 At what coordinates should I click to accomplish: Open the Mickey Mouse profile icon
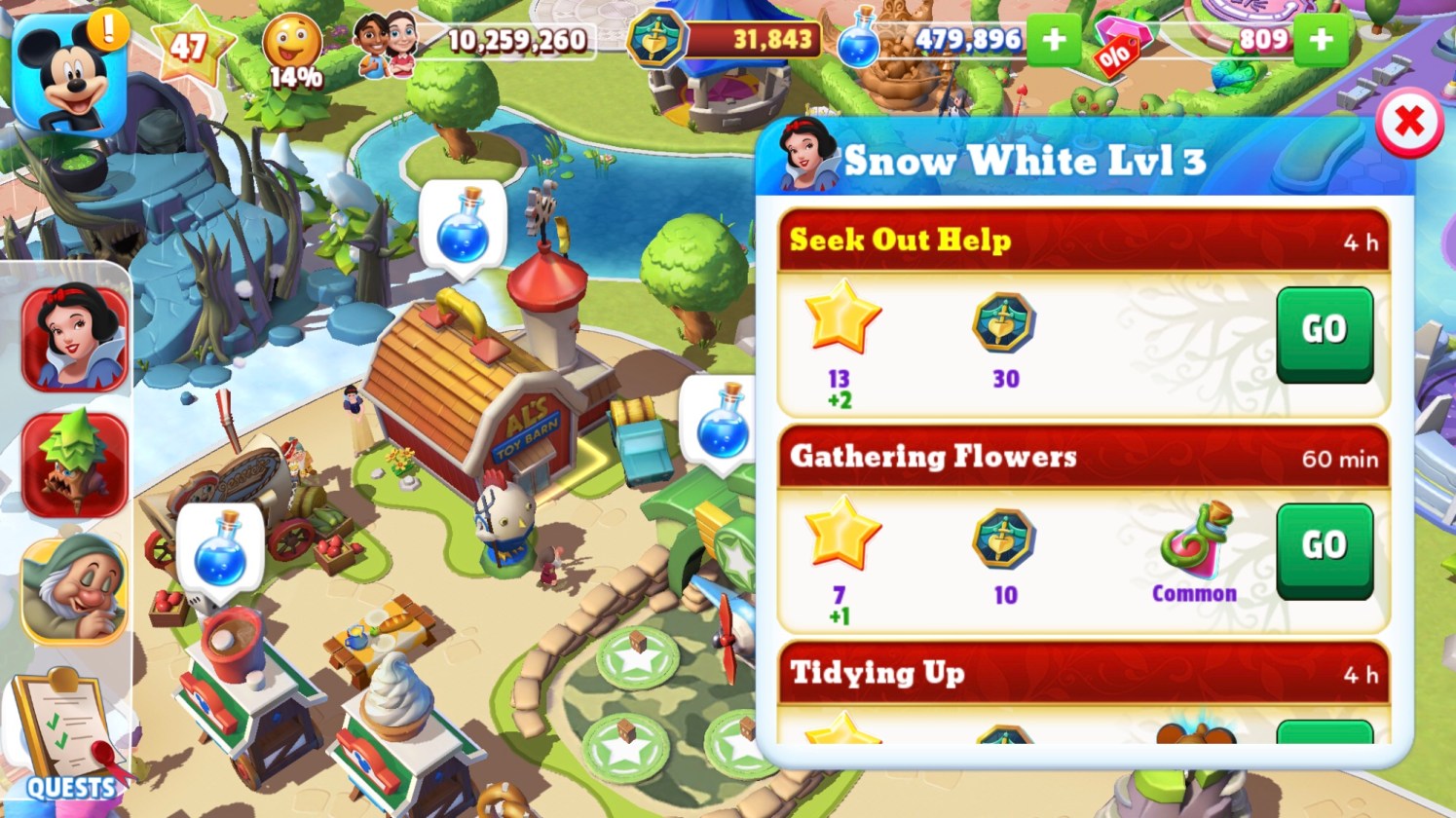70,74
